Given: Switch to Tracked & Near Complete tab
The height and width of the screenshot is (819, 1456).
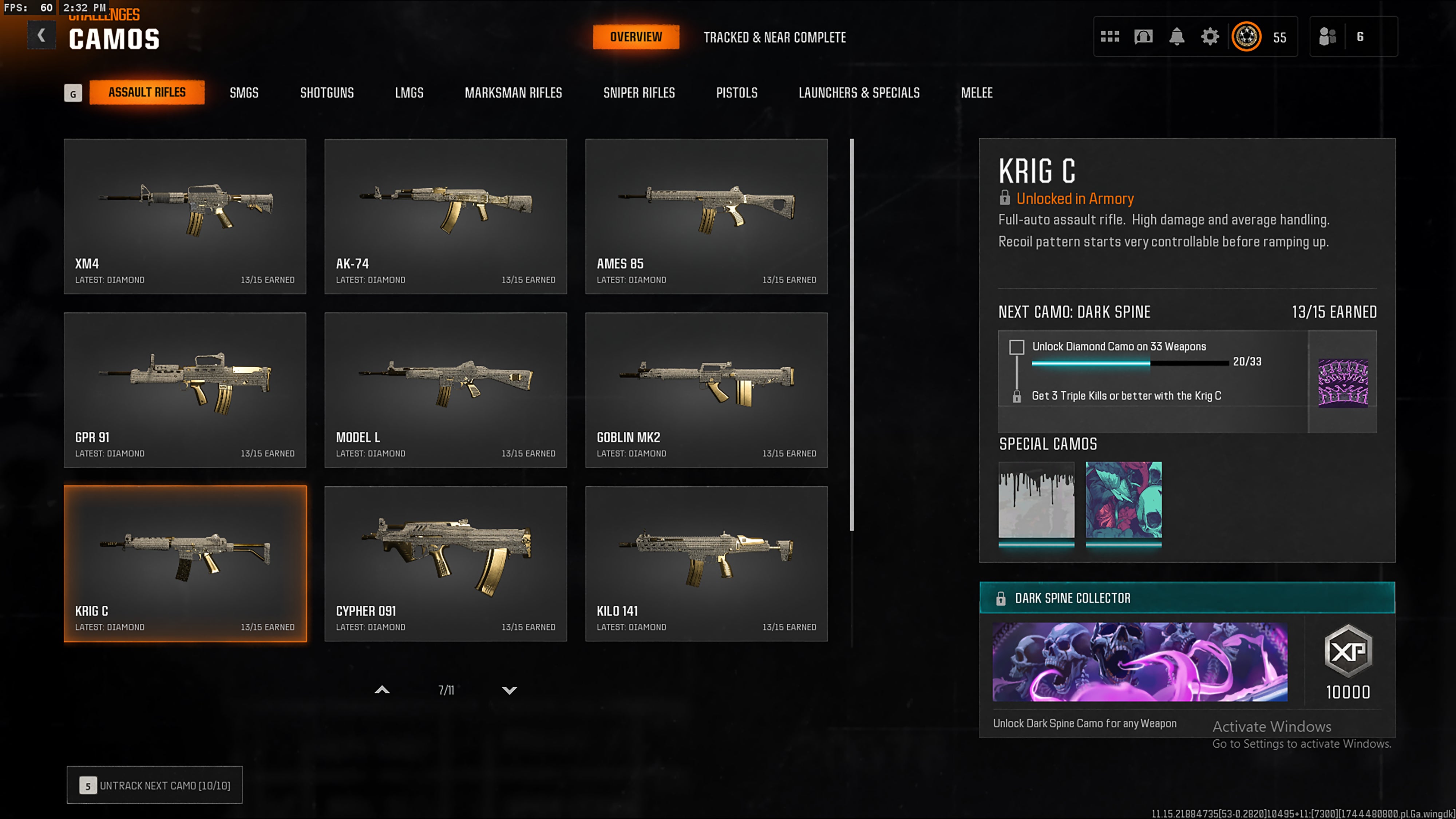Looking at the screenshot, I should pyautogui.click(x=774, y=37).
